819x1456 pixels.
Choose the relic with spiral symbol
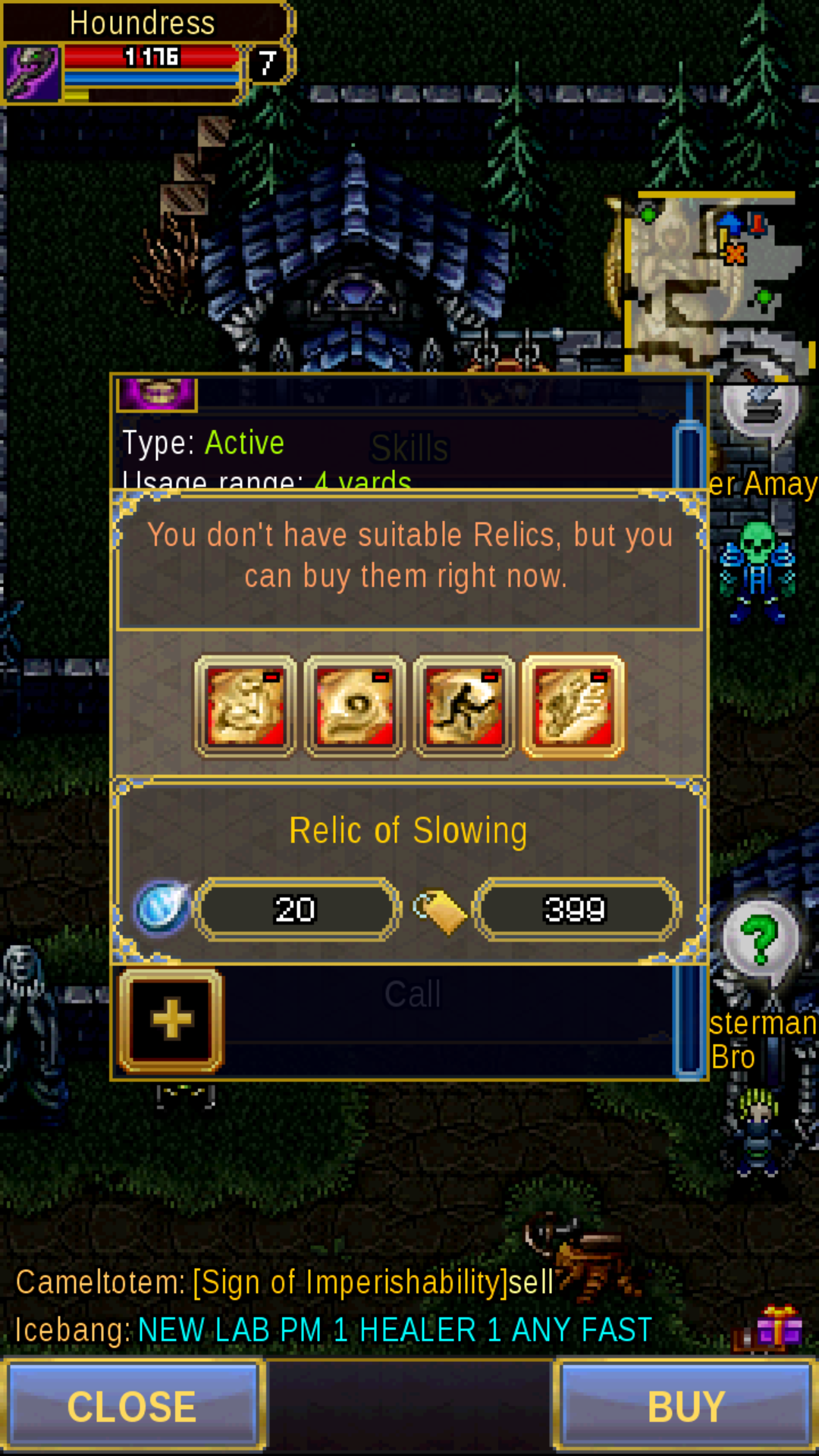[x=355, y=707]
